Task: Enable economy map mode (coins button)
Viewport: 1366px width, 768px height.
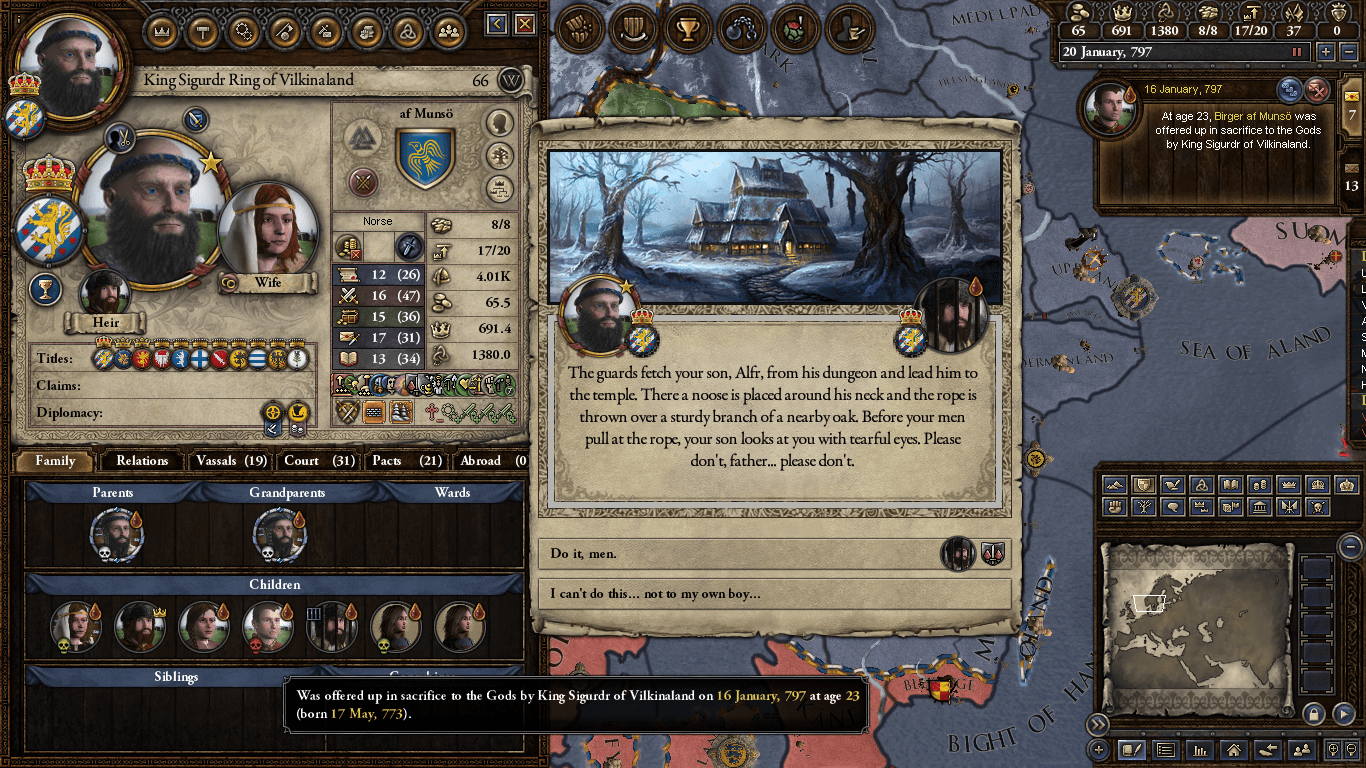Action: [x=1259, y=485]
